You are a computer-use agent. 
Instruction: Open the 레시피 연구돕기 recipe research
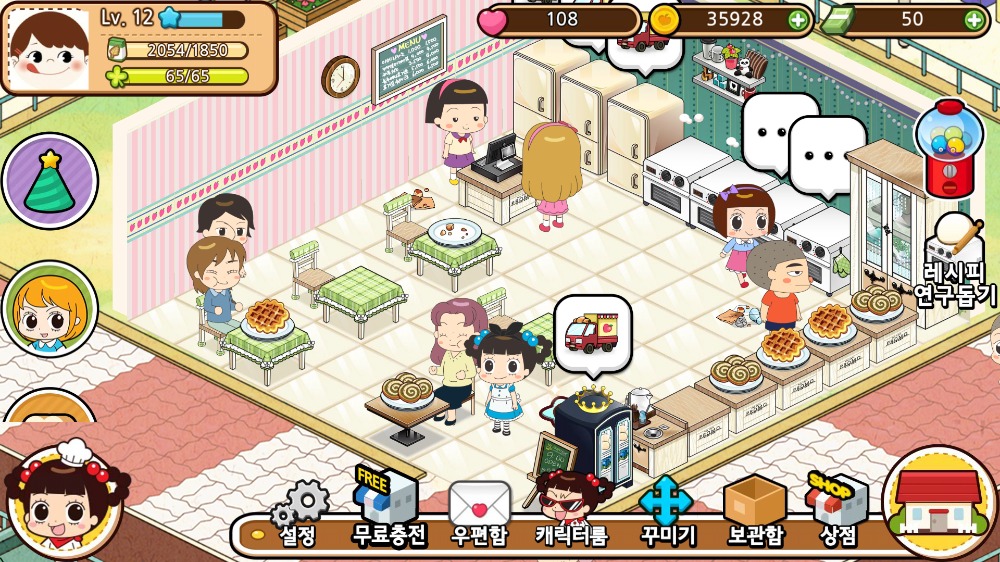point(956,262)
